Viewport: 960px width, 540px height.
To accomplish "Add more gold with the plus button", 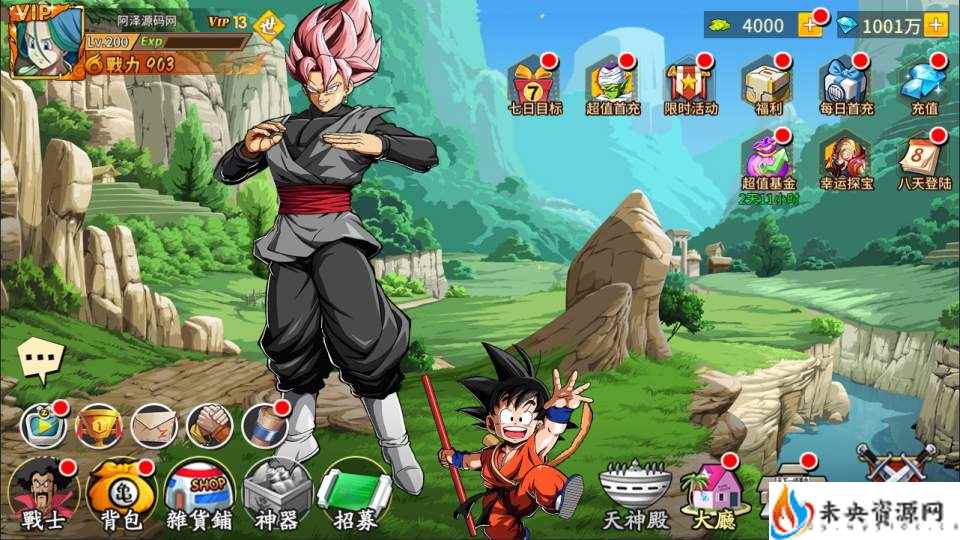I will [x=809, y=26].
